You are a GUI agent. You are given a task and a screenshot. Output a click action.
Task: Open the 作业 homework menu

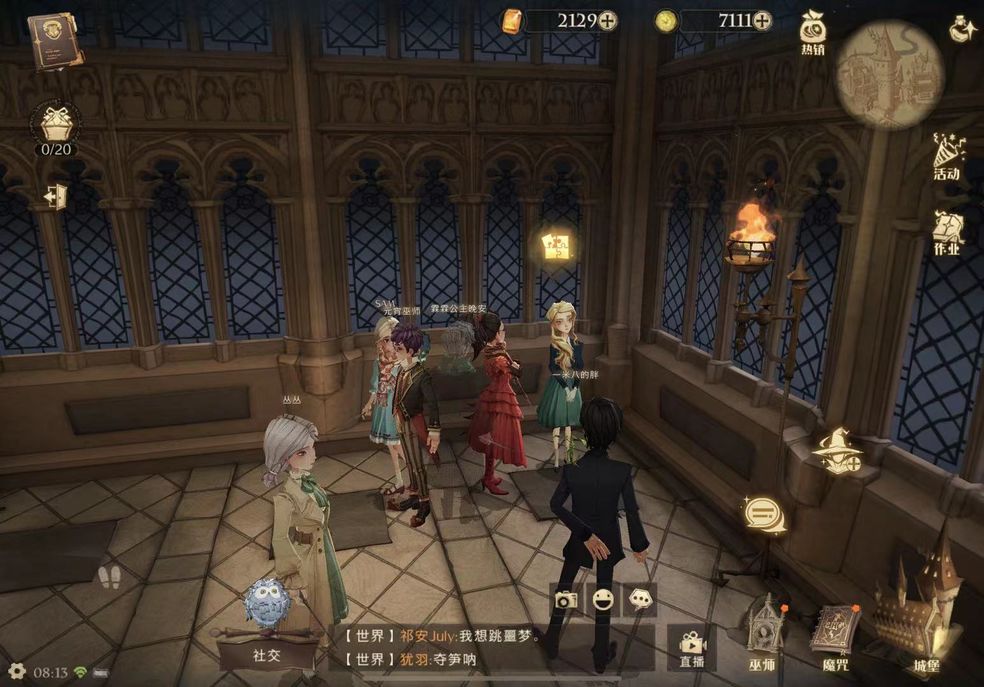946,231
